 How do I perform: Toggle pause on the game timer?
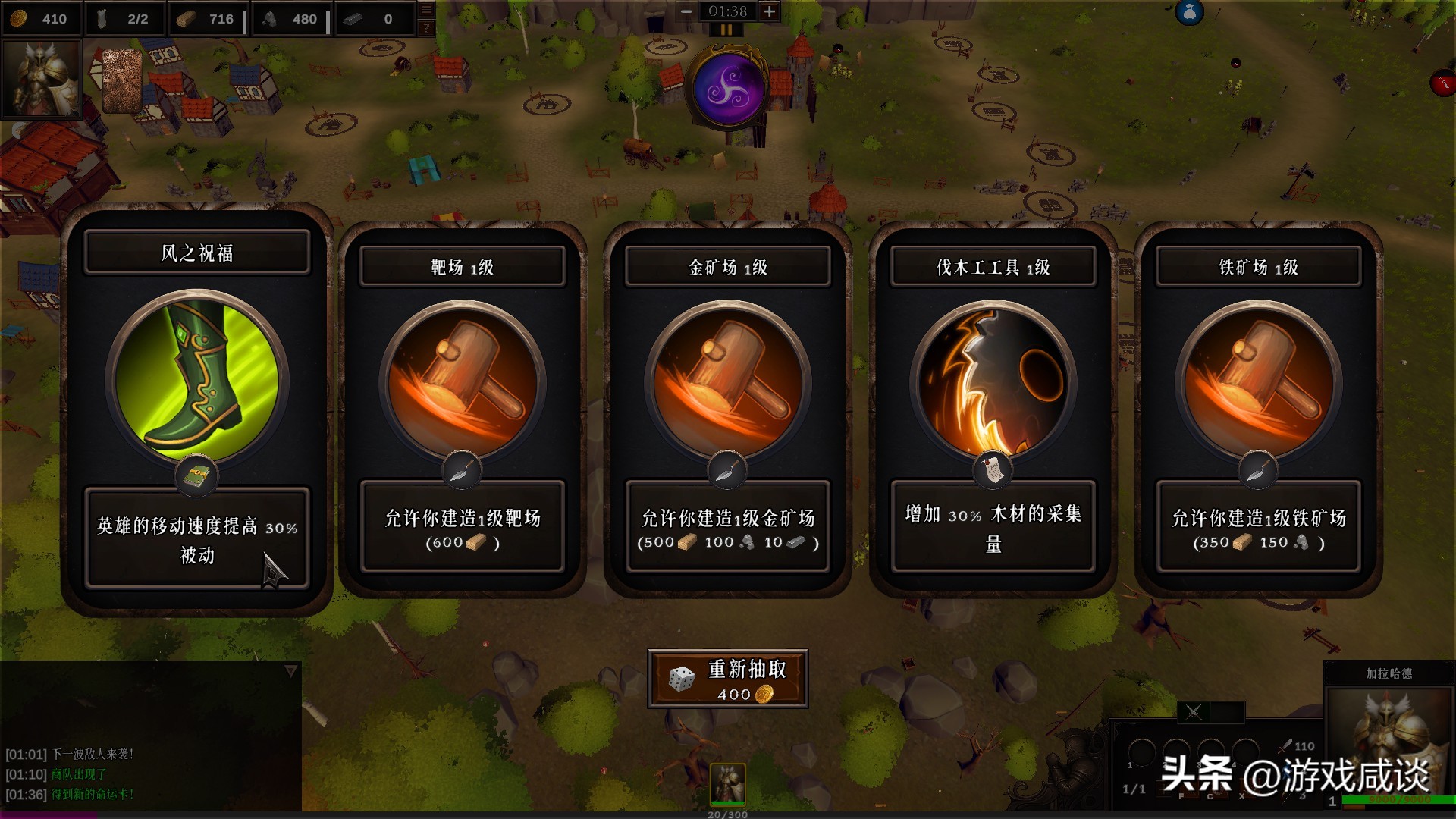tap(726, 30)
